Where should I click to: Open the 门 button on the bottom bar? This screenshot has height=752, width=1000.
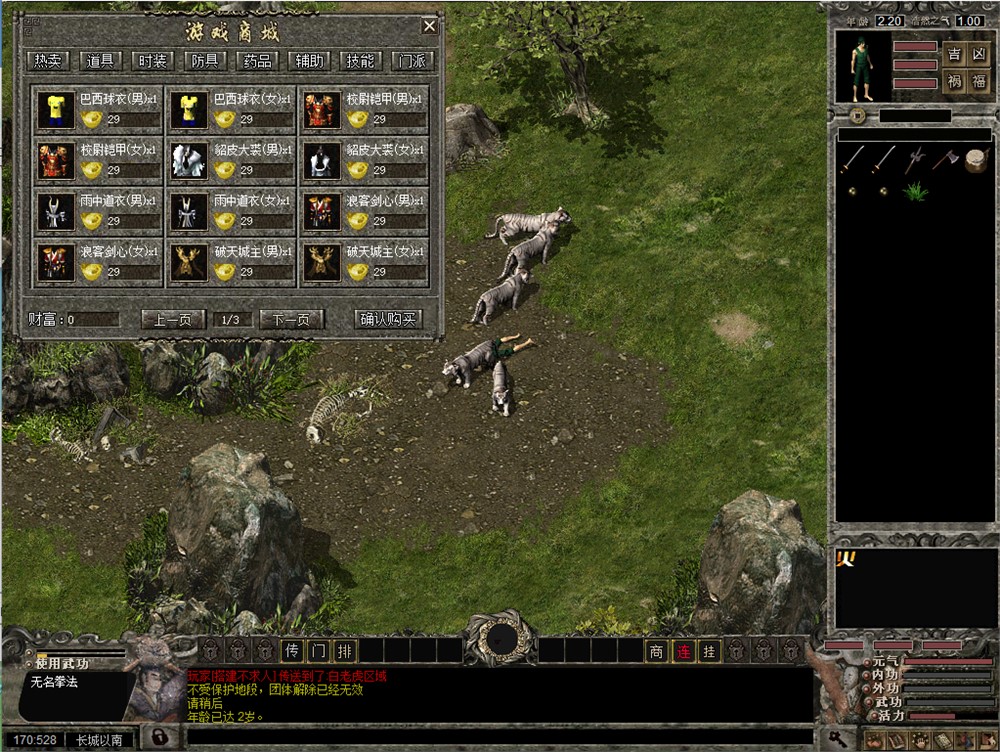point(318,651)
